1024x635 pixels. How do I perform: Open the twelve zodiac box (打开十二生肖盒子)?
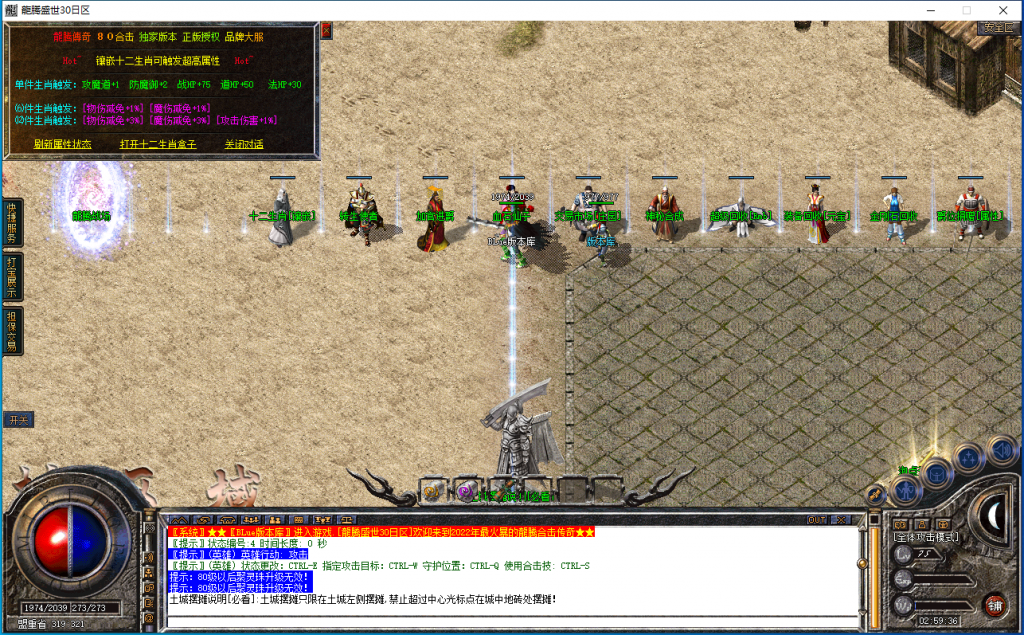point(158,144)
